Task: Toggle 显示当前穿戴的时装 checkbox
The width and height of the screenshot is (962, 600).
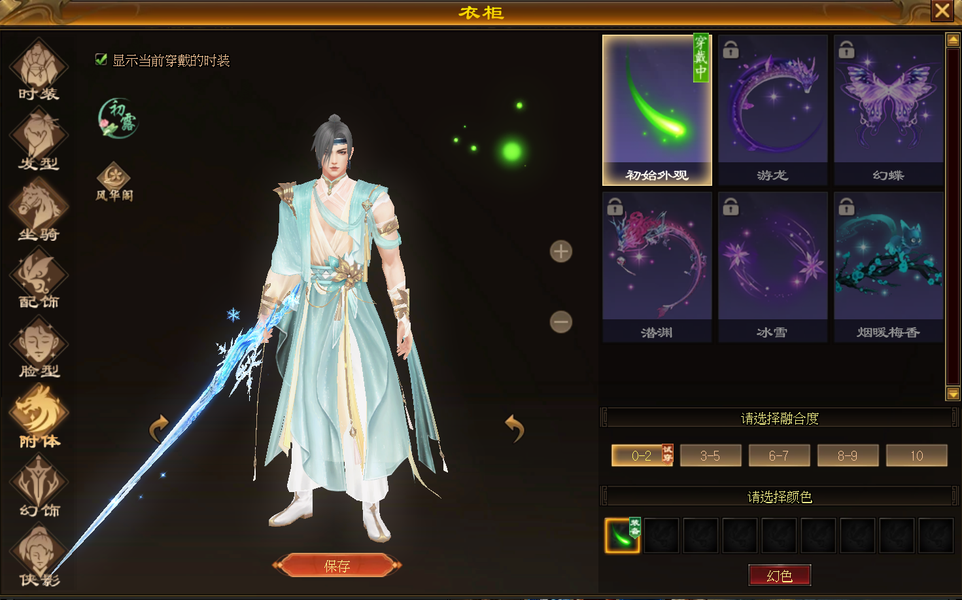Action: [x=101, y=60]
